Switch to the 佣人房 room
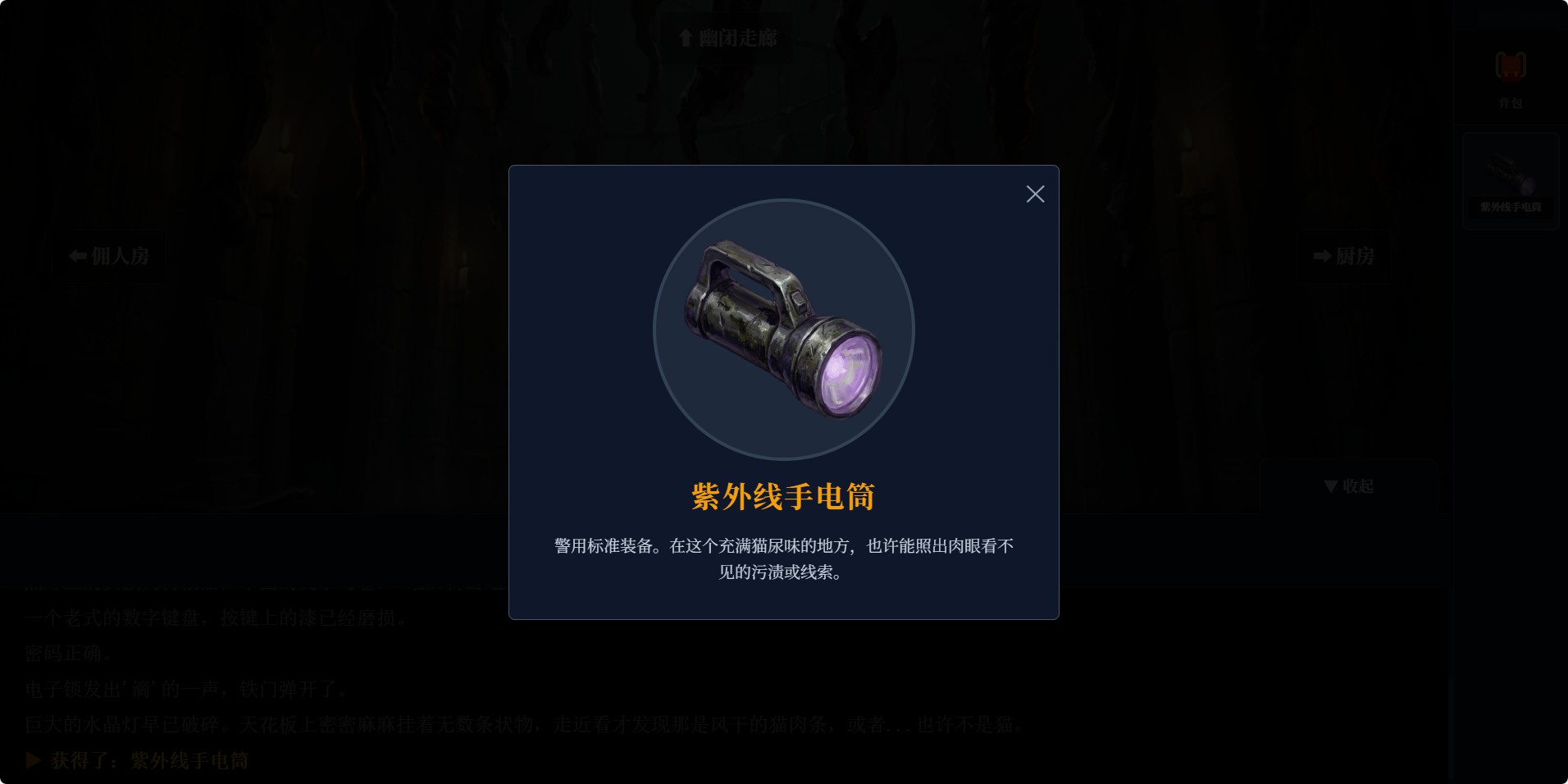This screenshot has width=1568, height=784. [107, 256]
